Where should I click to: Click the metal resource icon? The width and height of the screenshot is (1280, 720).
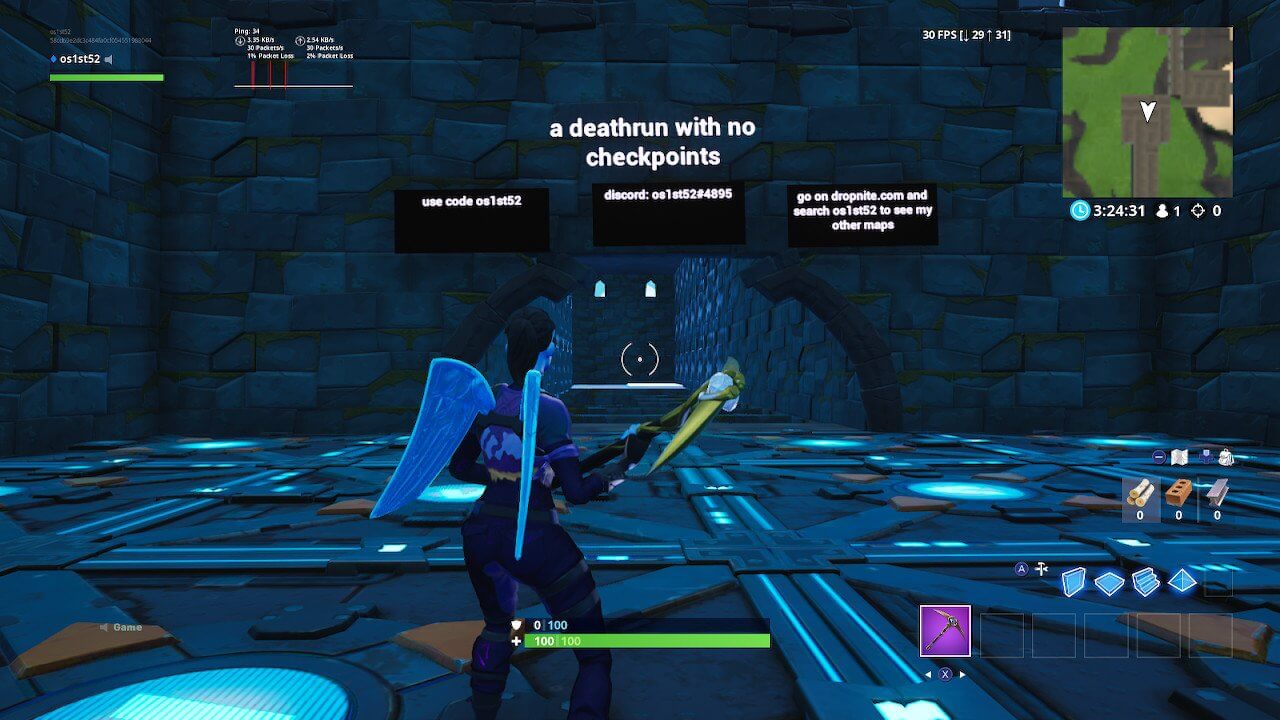[1213, 490]
